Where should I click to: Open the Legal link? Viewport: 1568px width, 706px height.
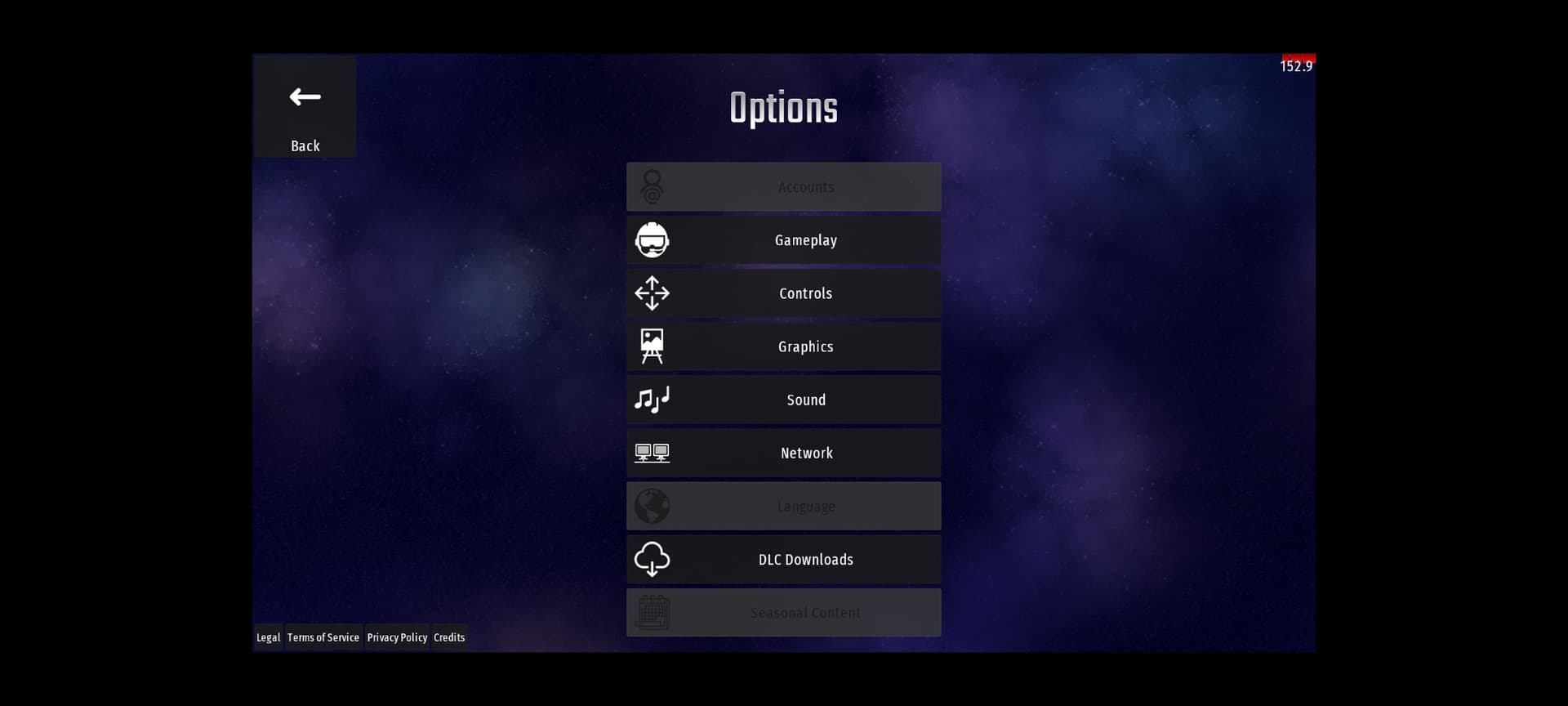click(268, 637)
